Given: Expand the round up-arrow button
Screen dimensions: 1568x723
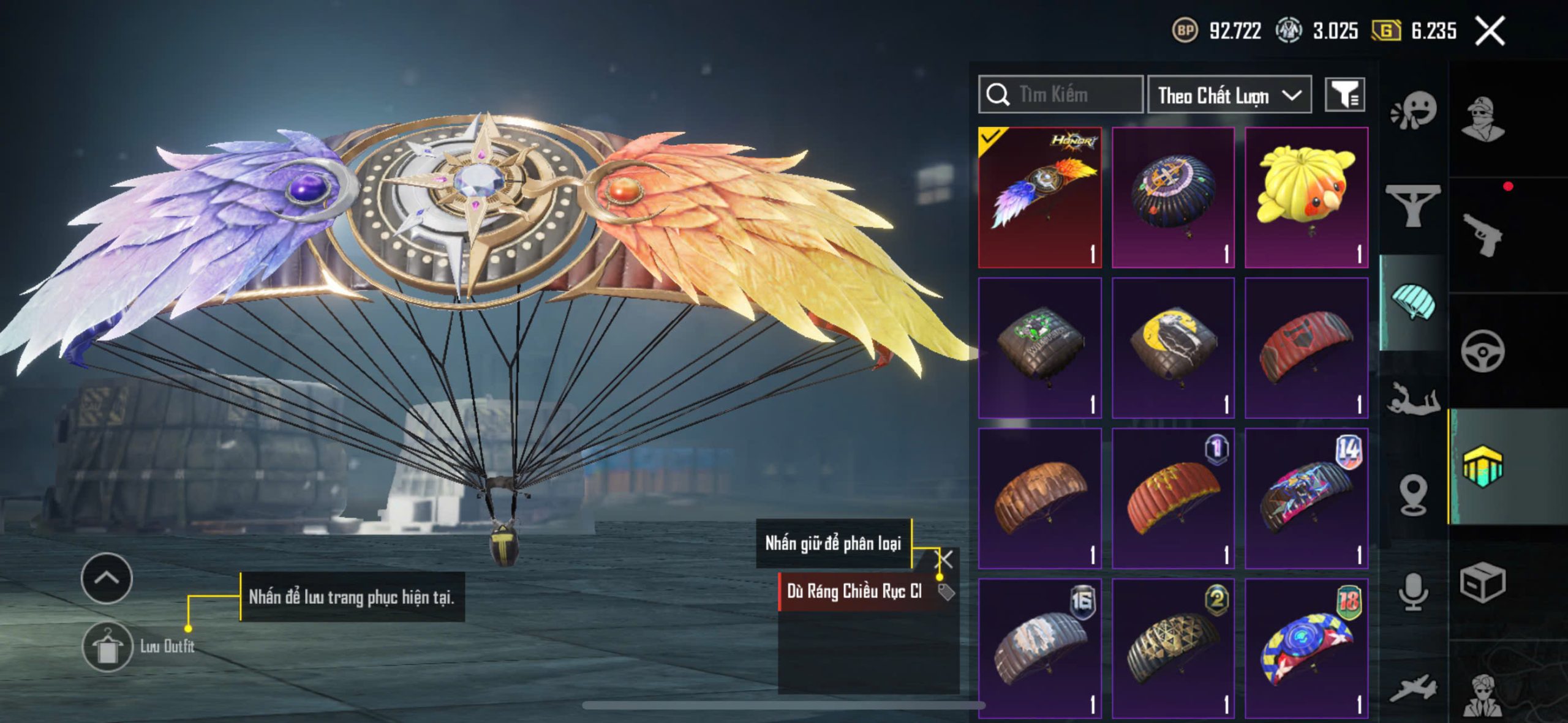Looking at the screenshot, I should 107,578.
